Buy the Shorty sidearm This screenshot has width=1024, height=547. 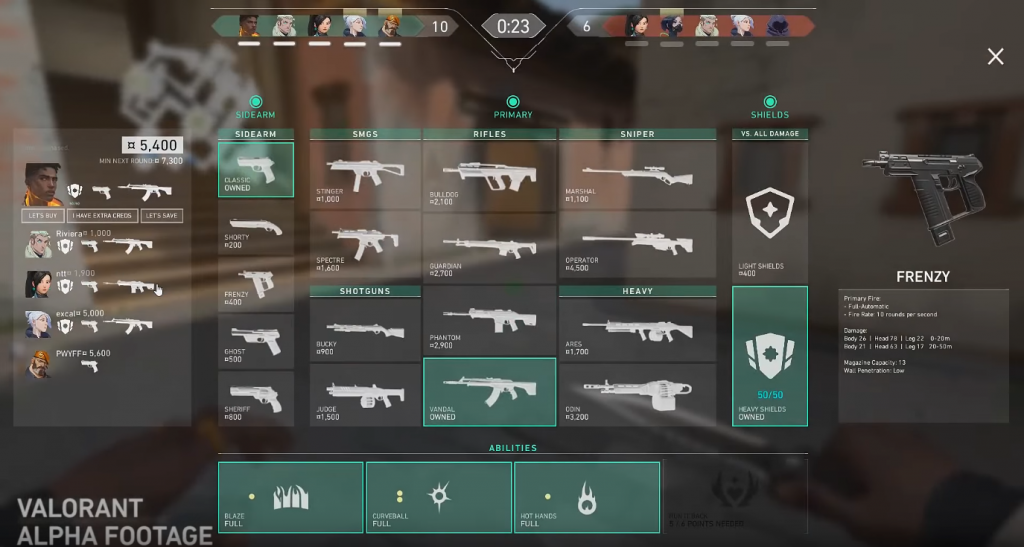coord(256,229)
